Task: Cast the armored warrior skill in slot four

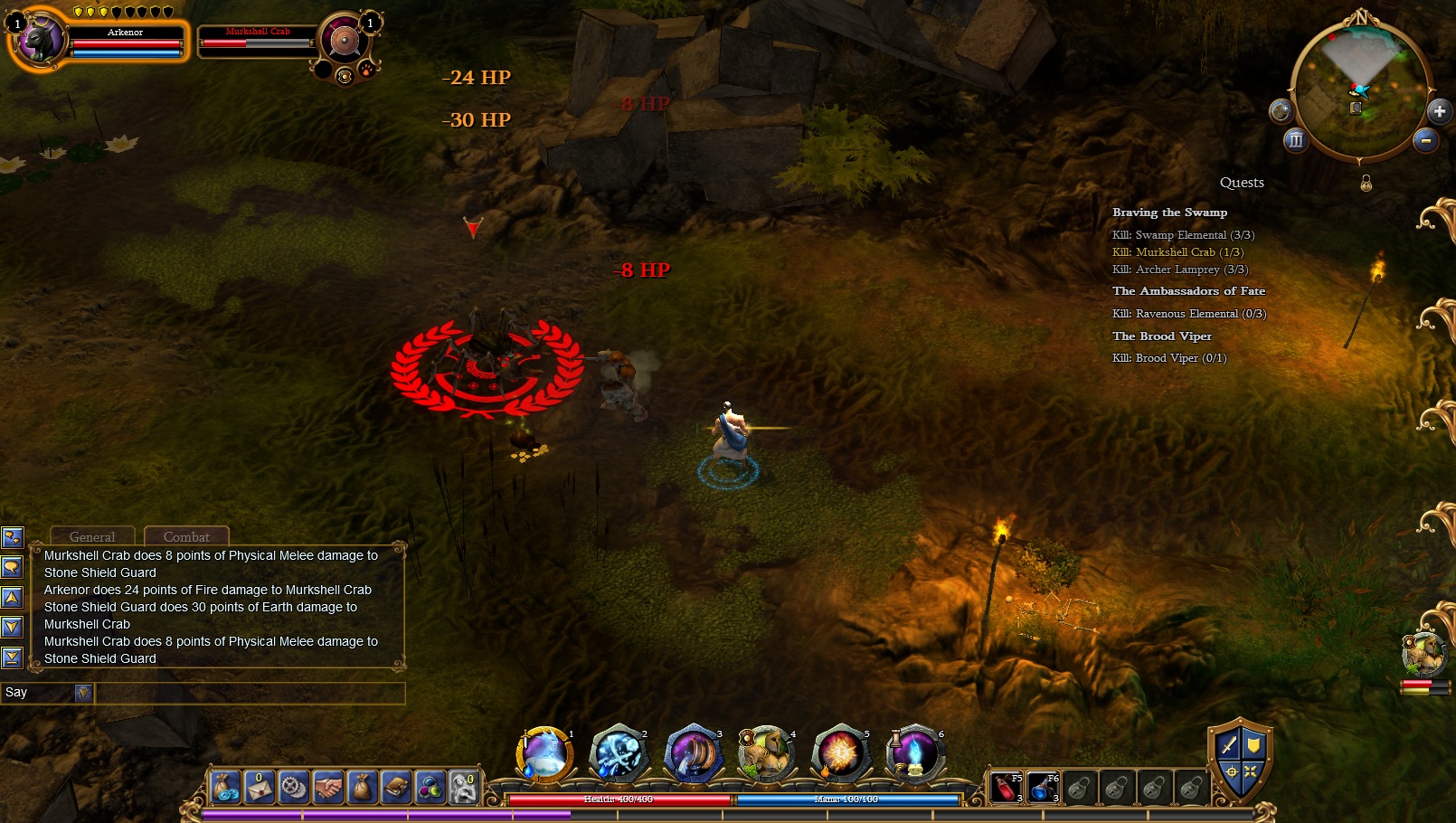Action: [x=766, y=754]
